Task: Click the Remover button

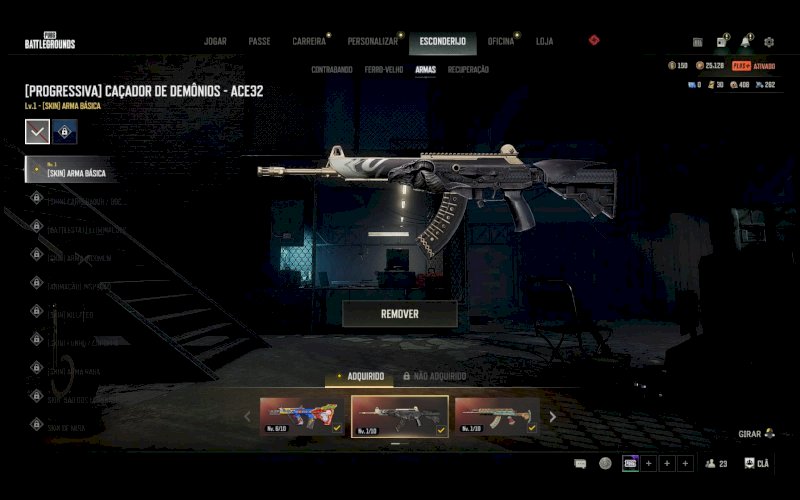Action: coord(399,313)
